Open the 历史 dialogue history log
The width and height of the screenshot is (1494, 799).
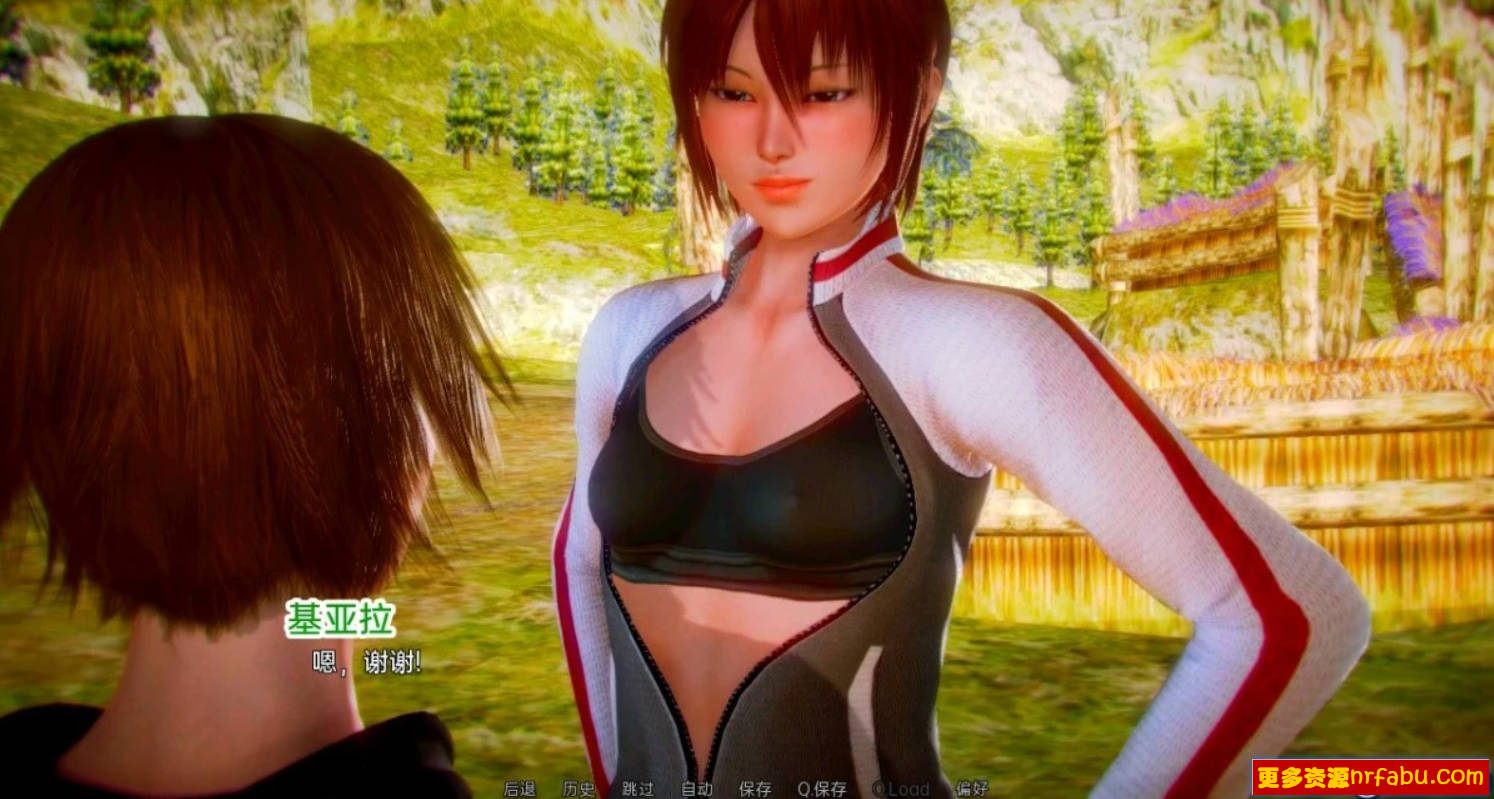tap(578, 788)
